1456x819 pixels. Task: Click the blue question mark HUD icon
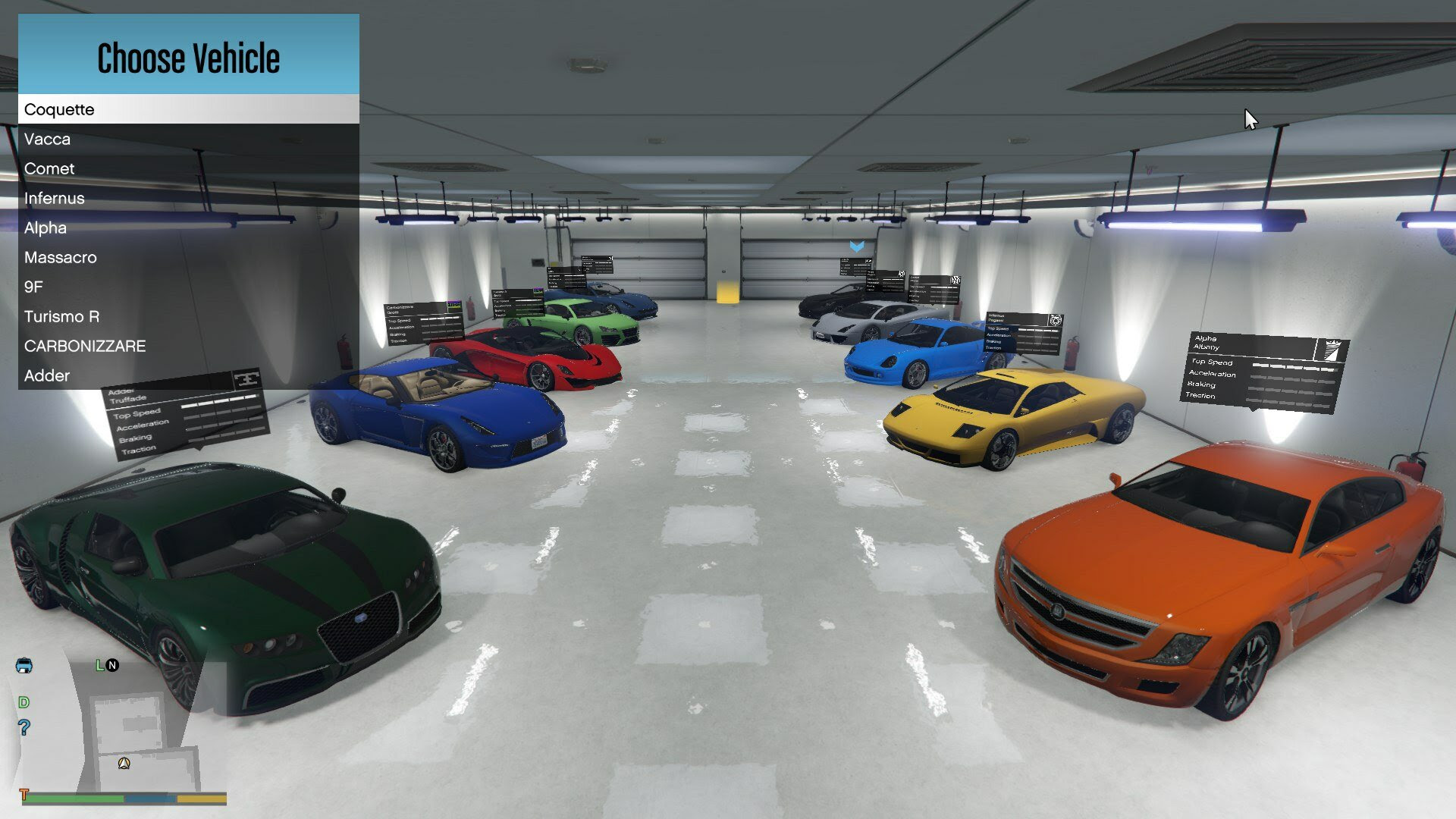(x=24, y=726)
